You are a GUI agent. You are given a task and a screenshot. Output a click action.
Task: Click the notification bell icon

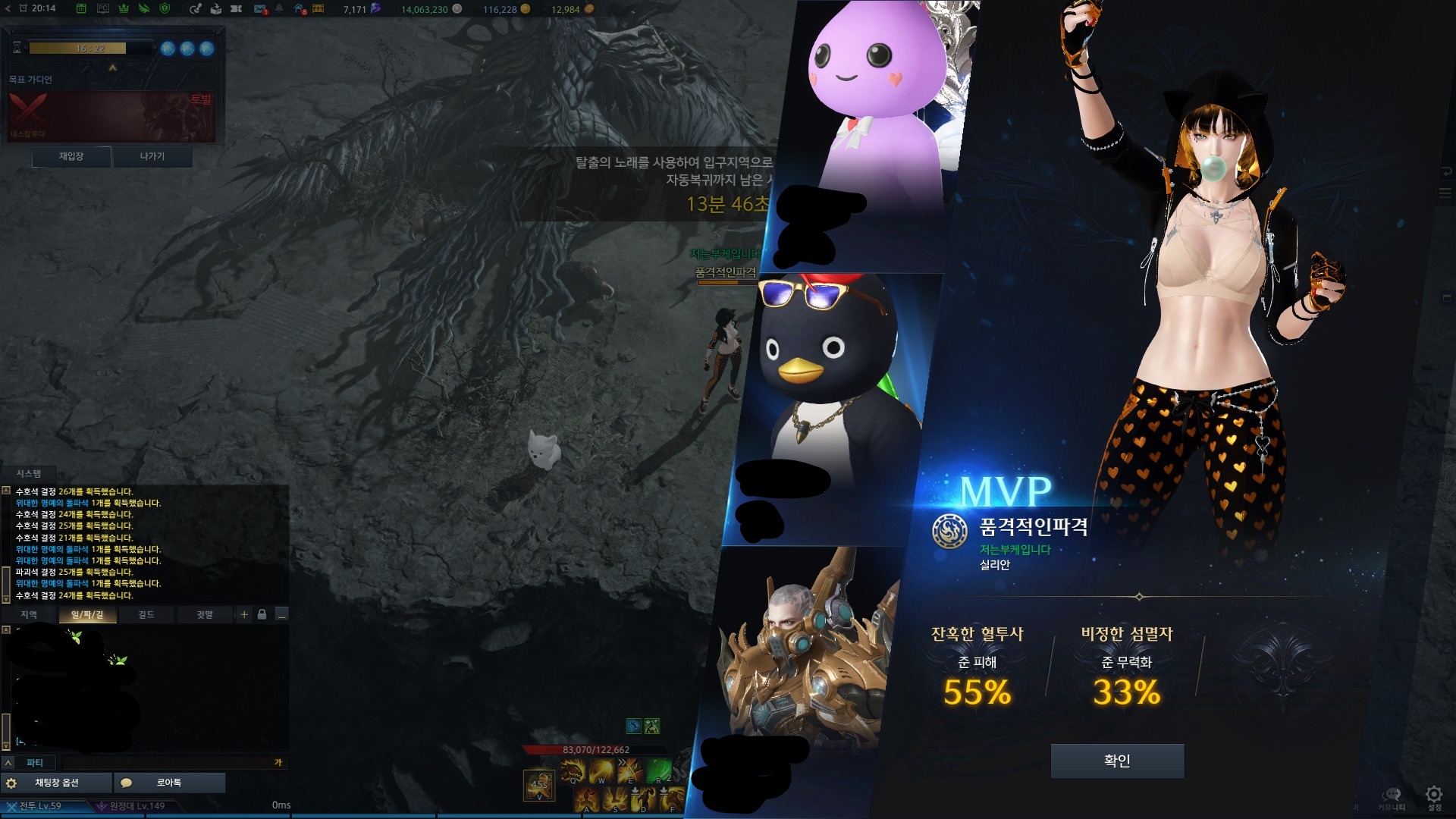[280, 9]
